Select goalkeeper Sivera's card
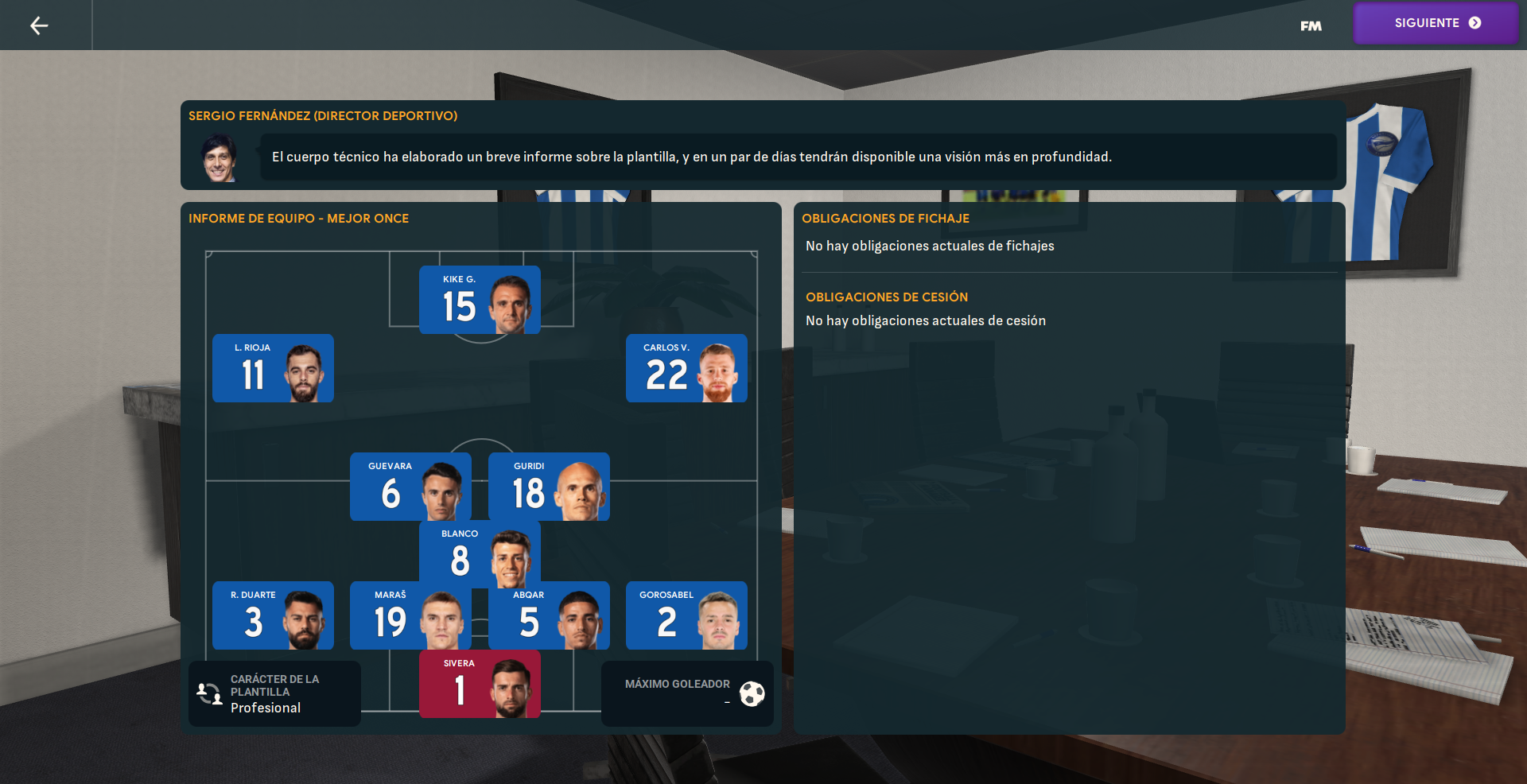The height and width of the screenshot is (784, 1527). (x=480, y=684)
